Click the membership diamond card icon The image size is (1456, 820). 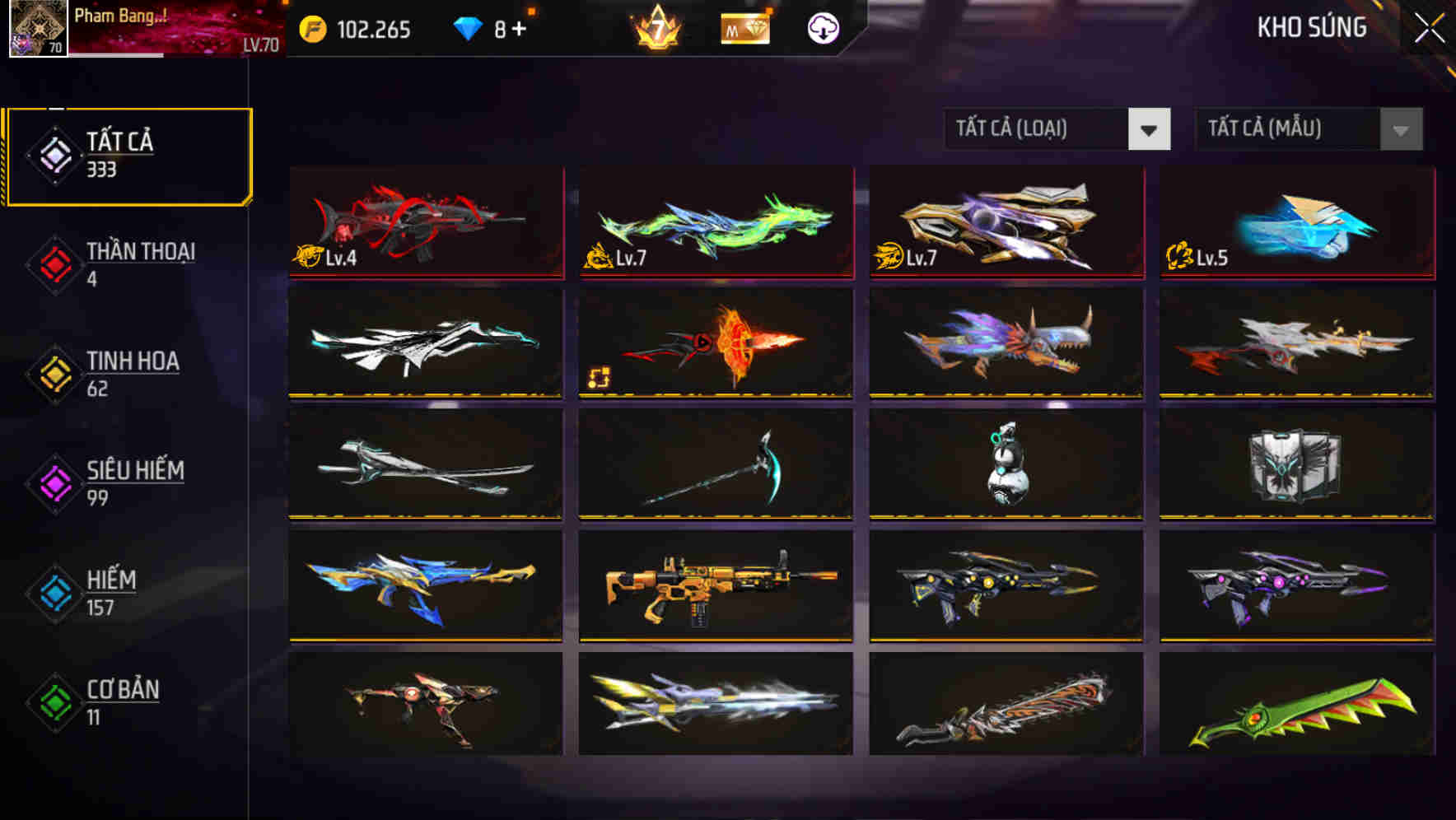click(x=745, y=28)
